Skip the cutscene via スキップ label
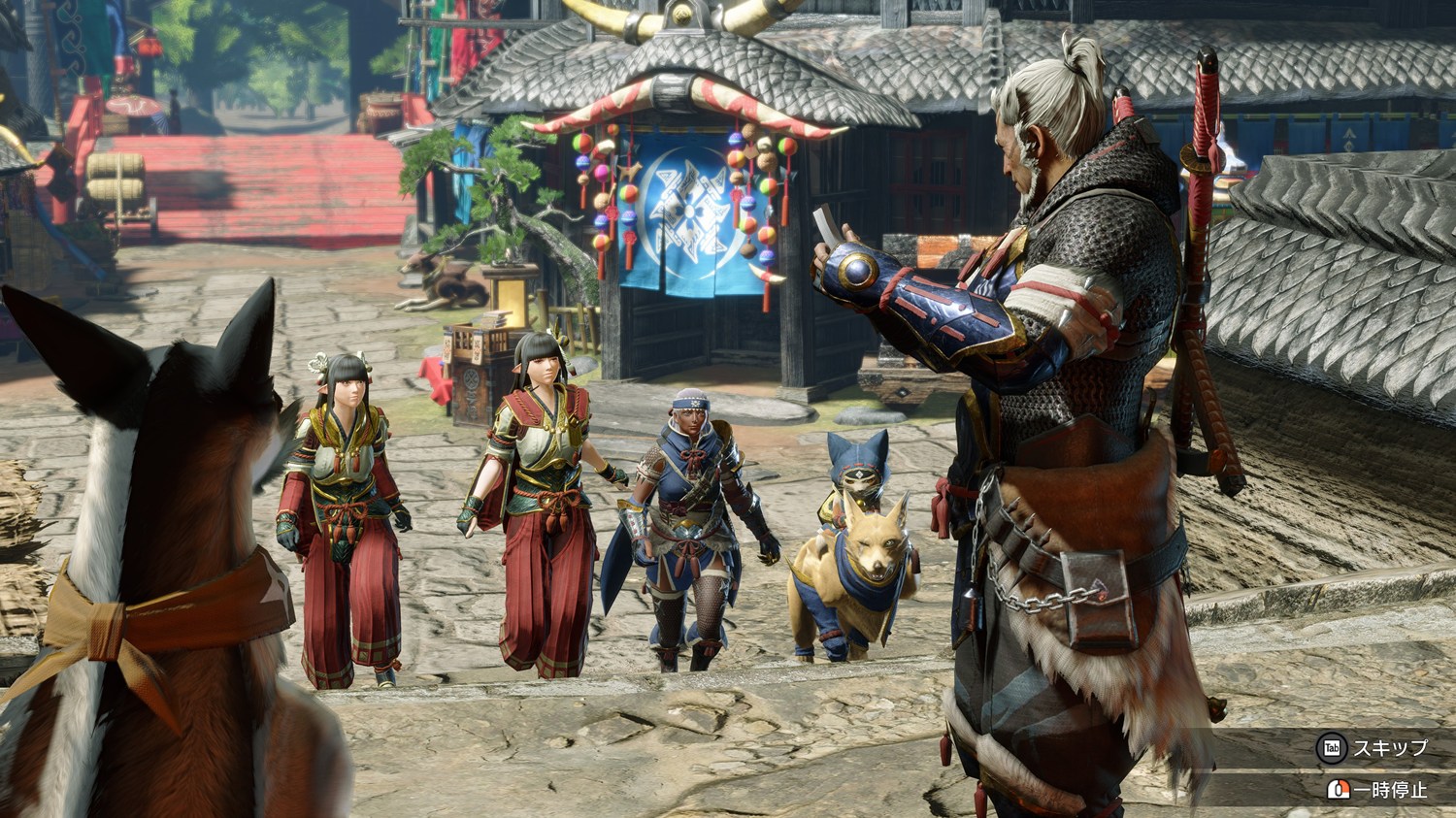The height and width of the screenshot is (818, 1456). [1390, 748]
